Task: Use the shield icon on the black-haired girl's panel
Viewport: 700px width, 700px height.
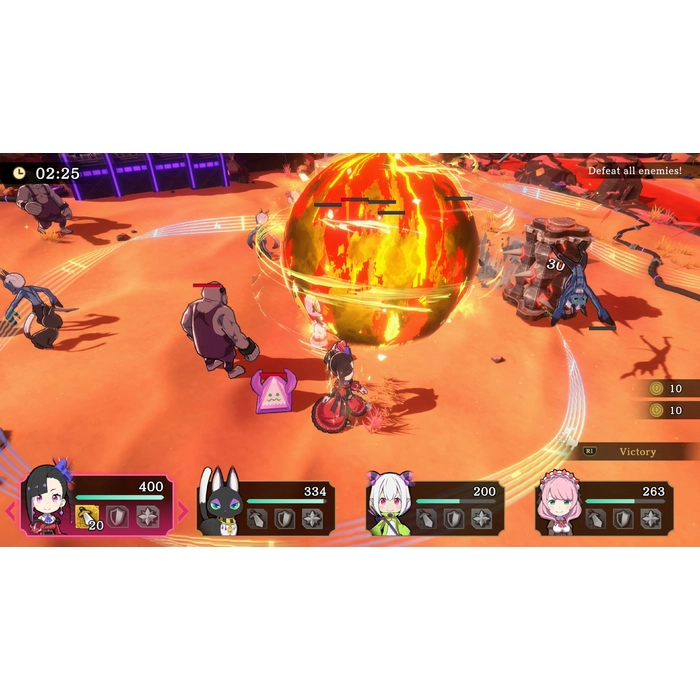Action: coord(118,517)
